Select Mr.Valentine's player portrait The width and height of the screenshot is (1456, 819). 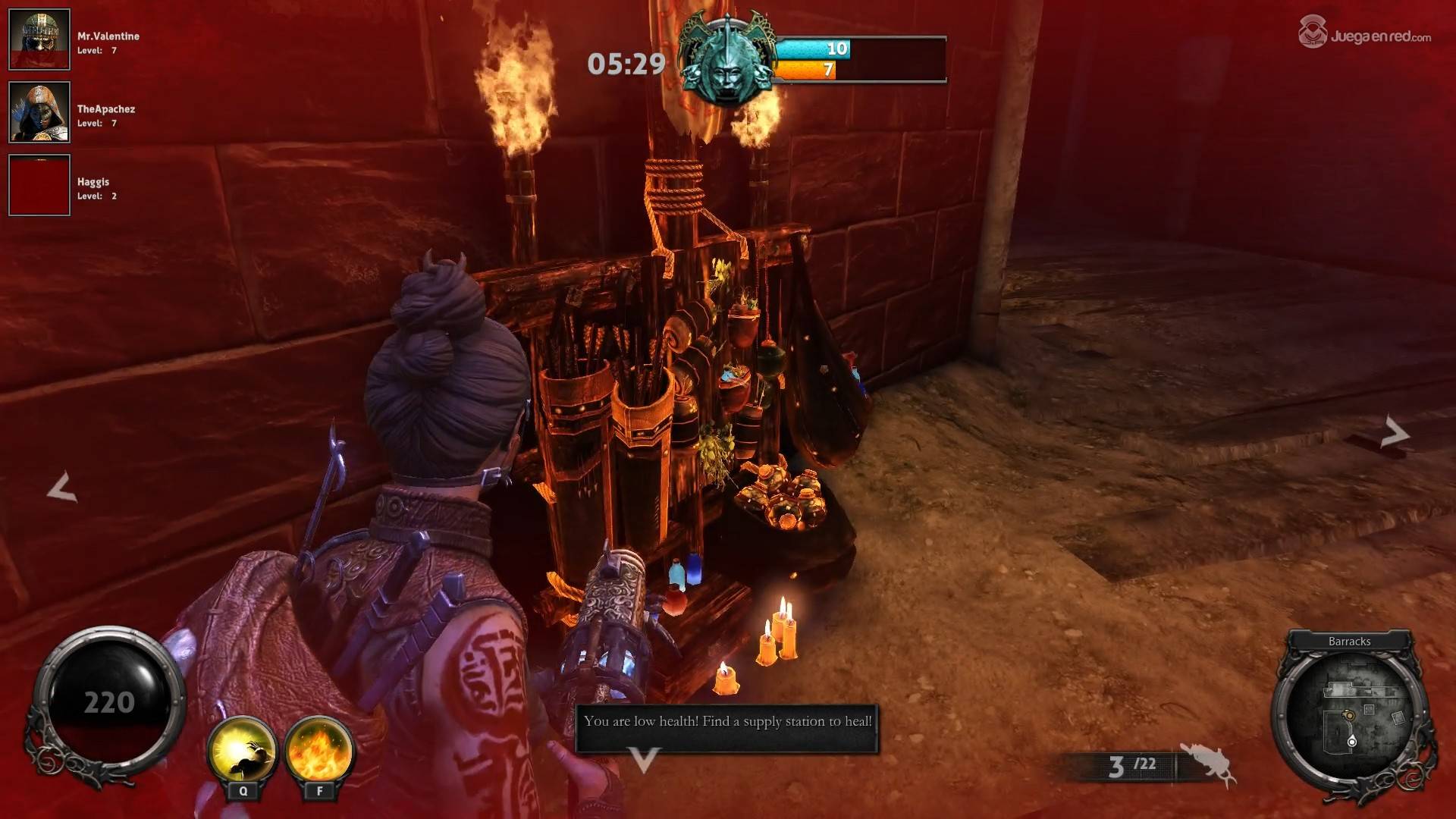click(x=39, y=39)
